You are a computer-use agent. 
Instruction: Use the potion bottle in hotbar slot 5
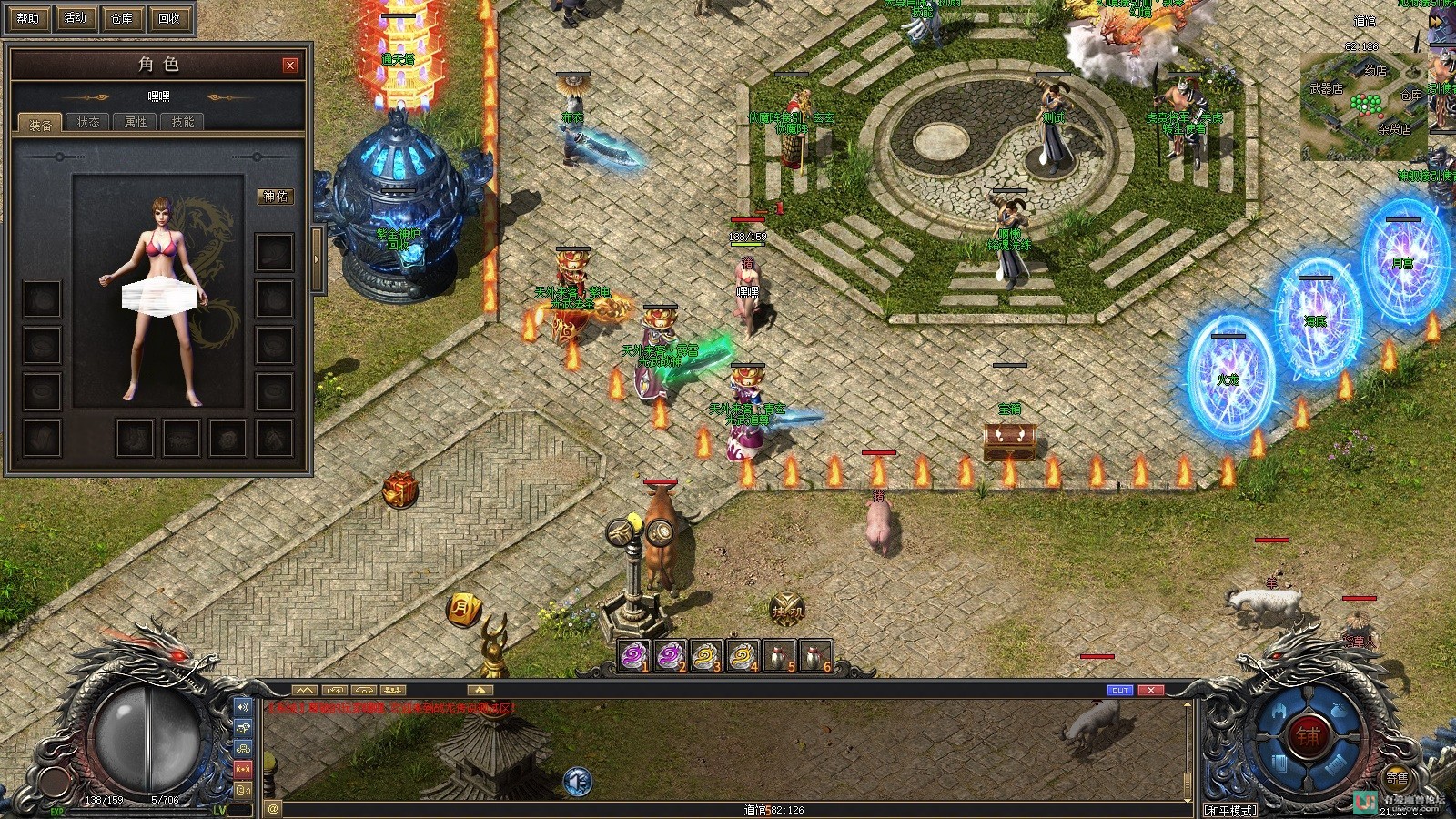coord(778,656)
